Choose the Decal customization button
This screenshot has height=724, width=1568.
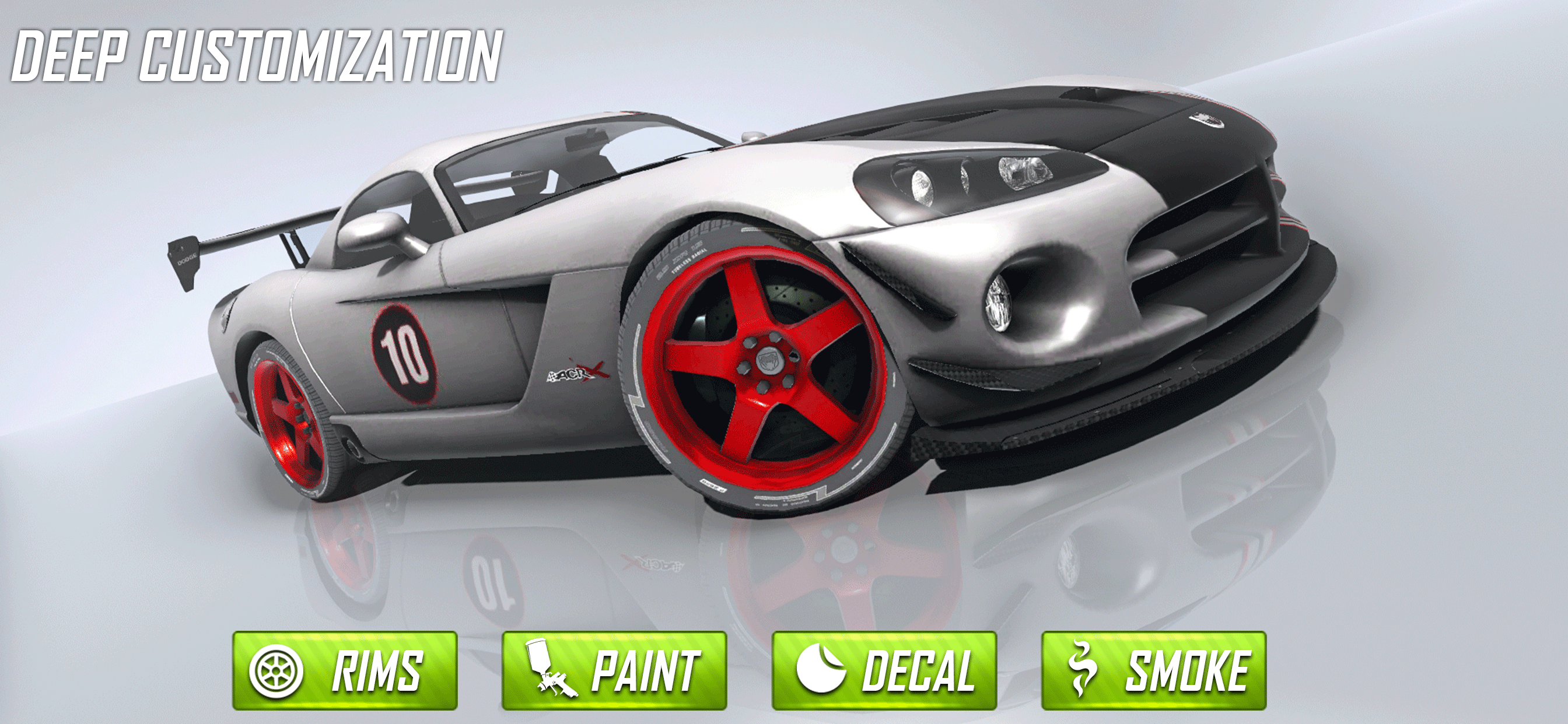884,669
